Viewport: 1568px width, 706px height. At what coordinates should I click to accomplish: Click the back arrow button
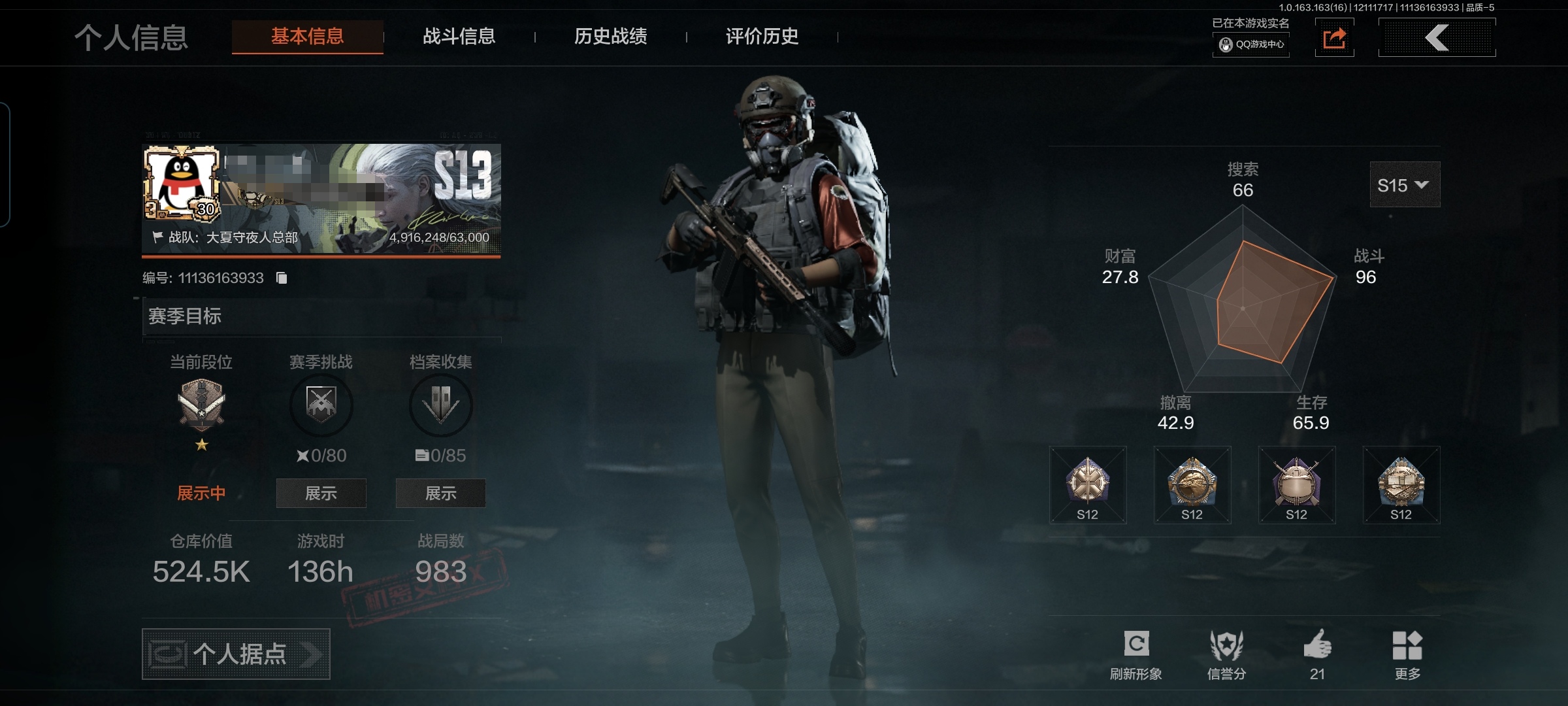[1437, 38]
